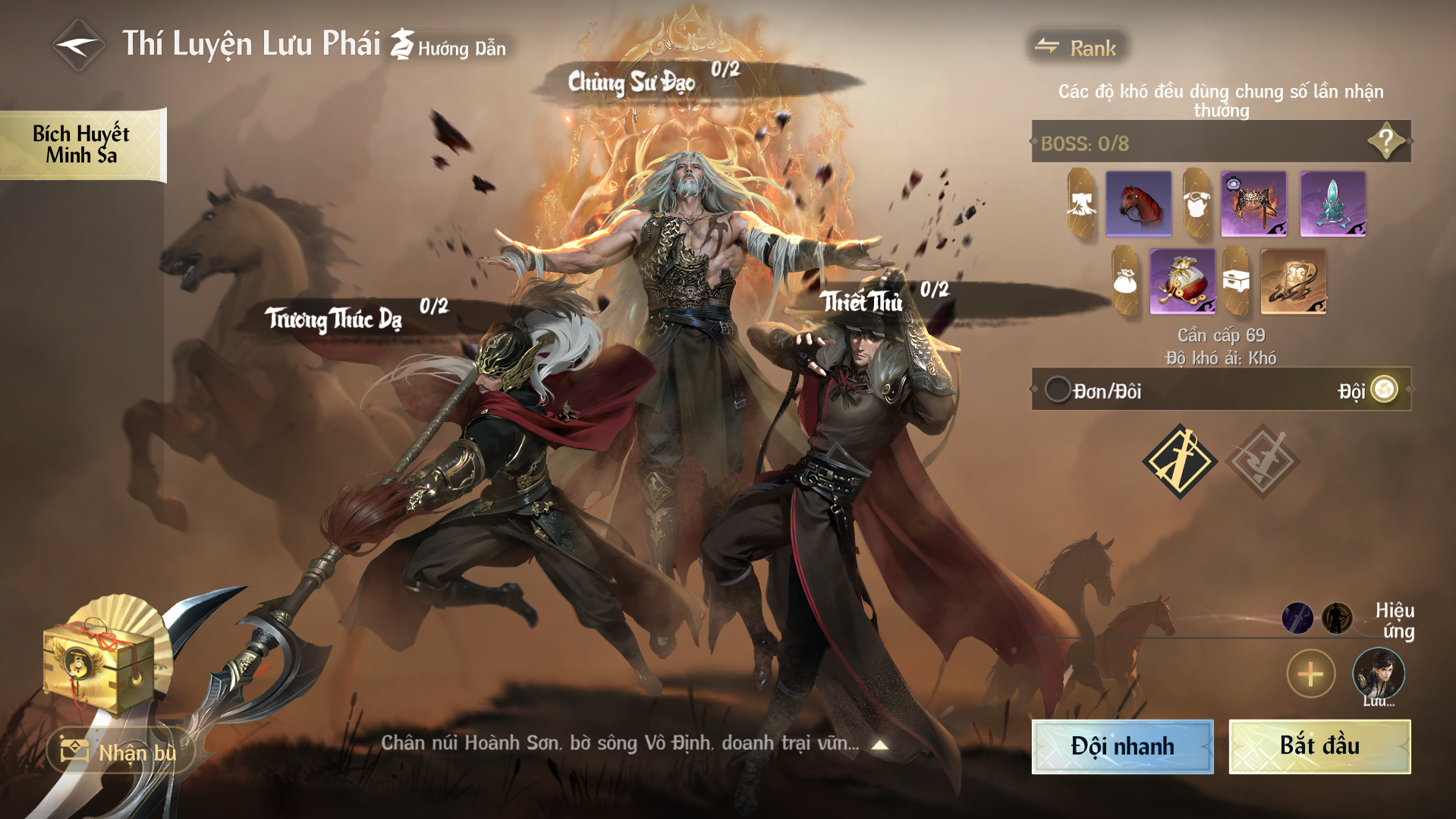Go back using the arrow button

(78, 46)
